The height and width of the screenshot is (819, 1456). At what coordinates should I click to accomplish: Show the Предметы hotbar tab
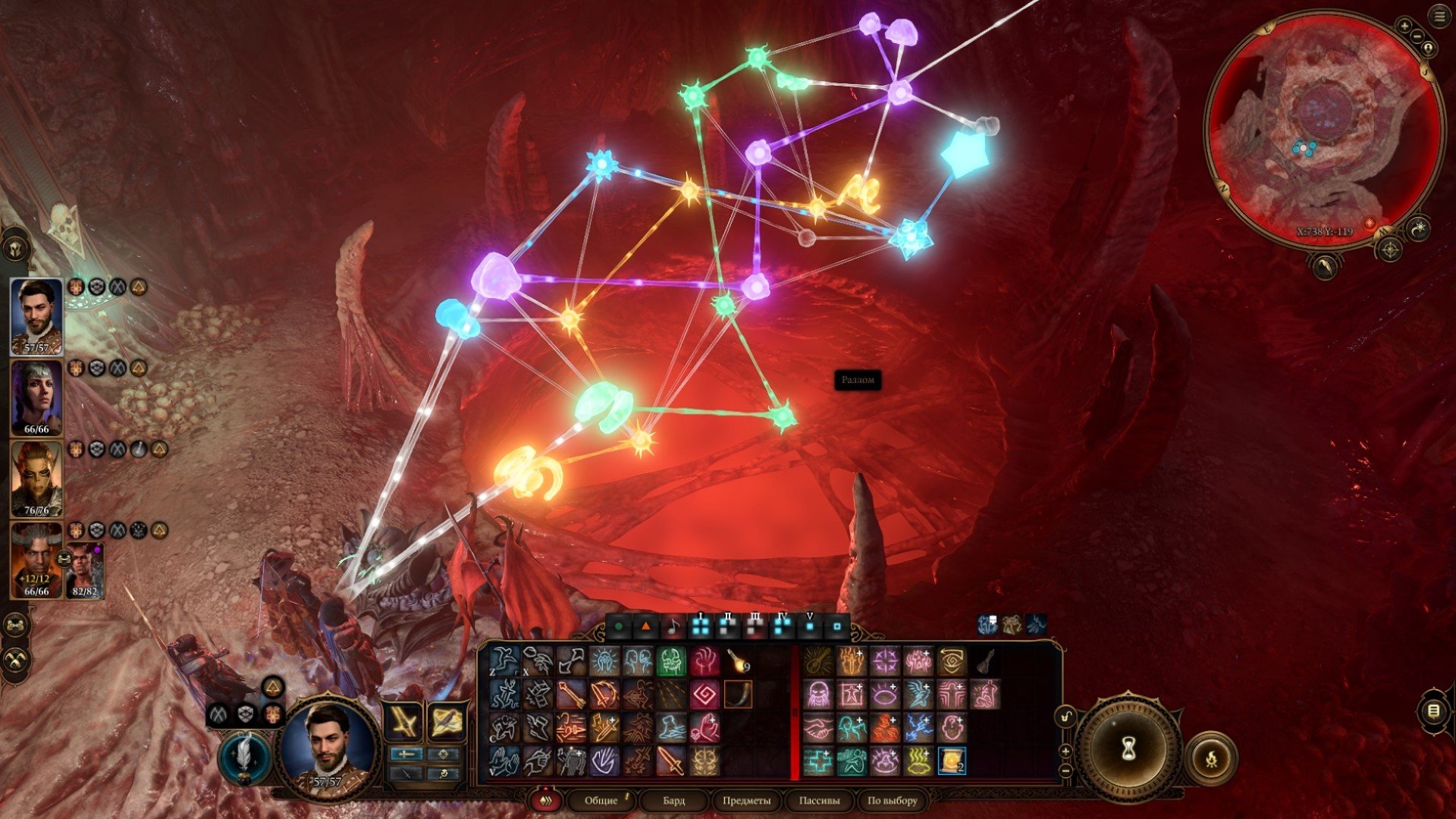tap(746, 800)
